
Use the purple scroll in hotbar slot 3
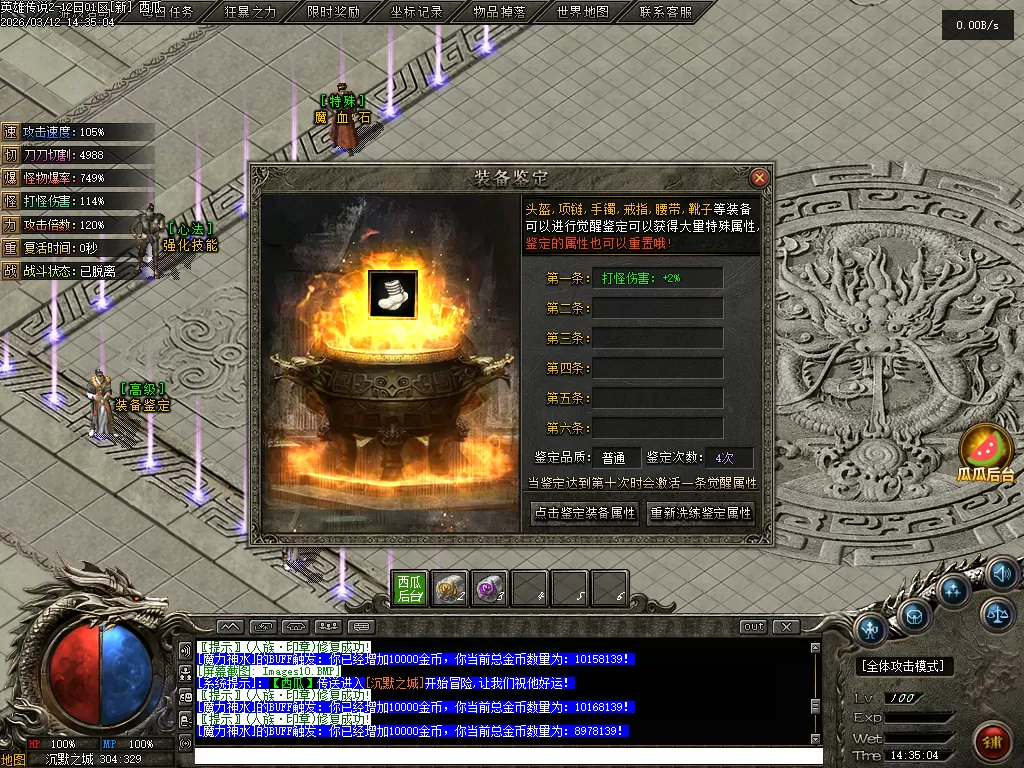point(489,589)
